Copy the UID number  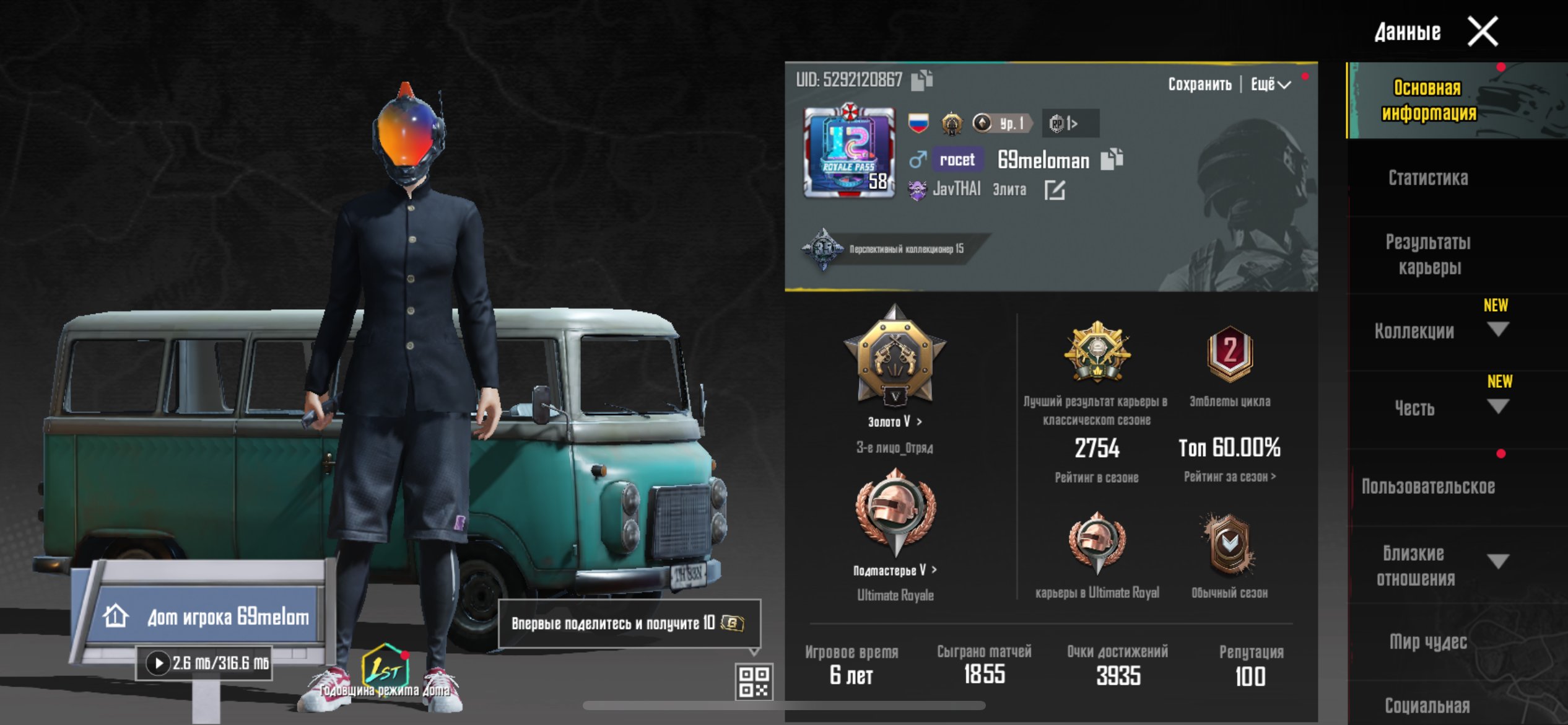click(921, 80)
